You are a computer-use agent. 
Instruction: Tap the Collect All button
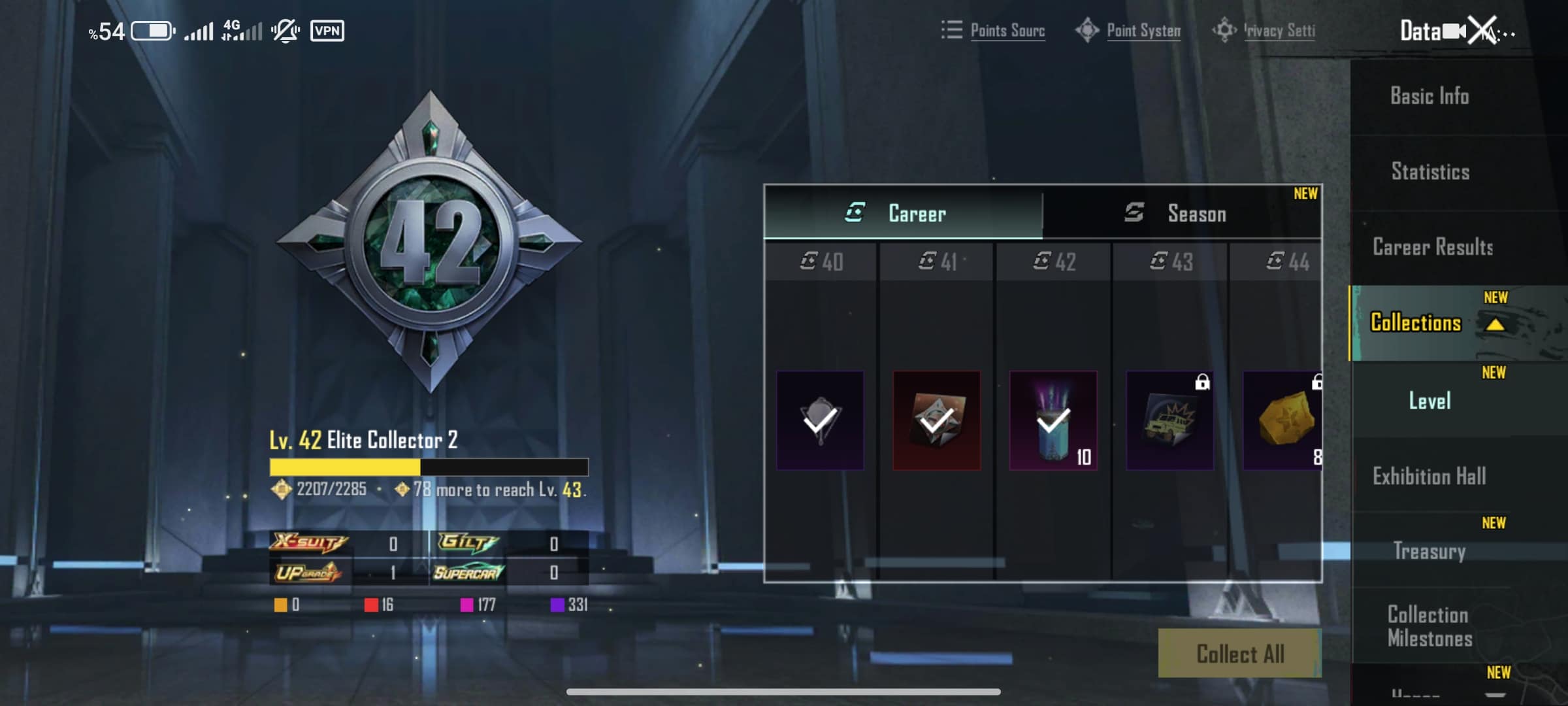pos(1239,654)
